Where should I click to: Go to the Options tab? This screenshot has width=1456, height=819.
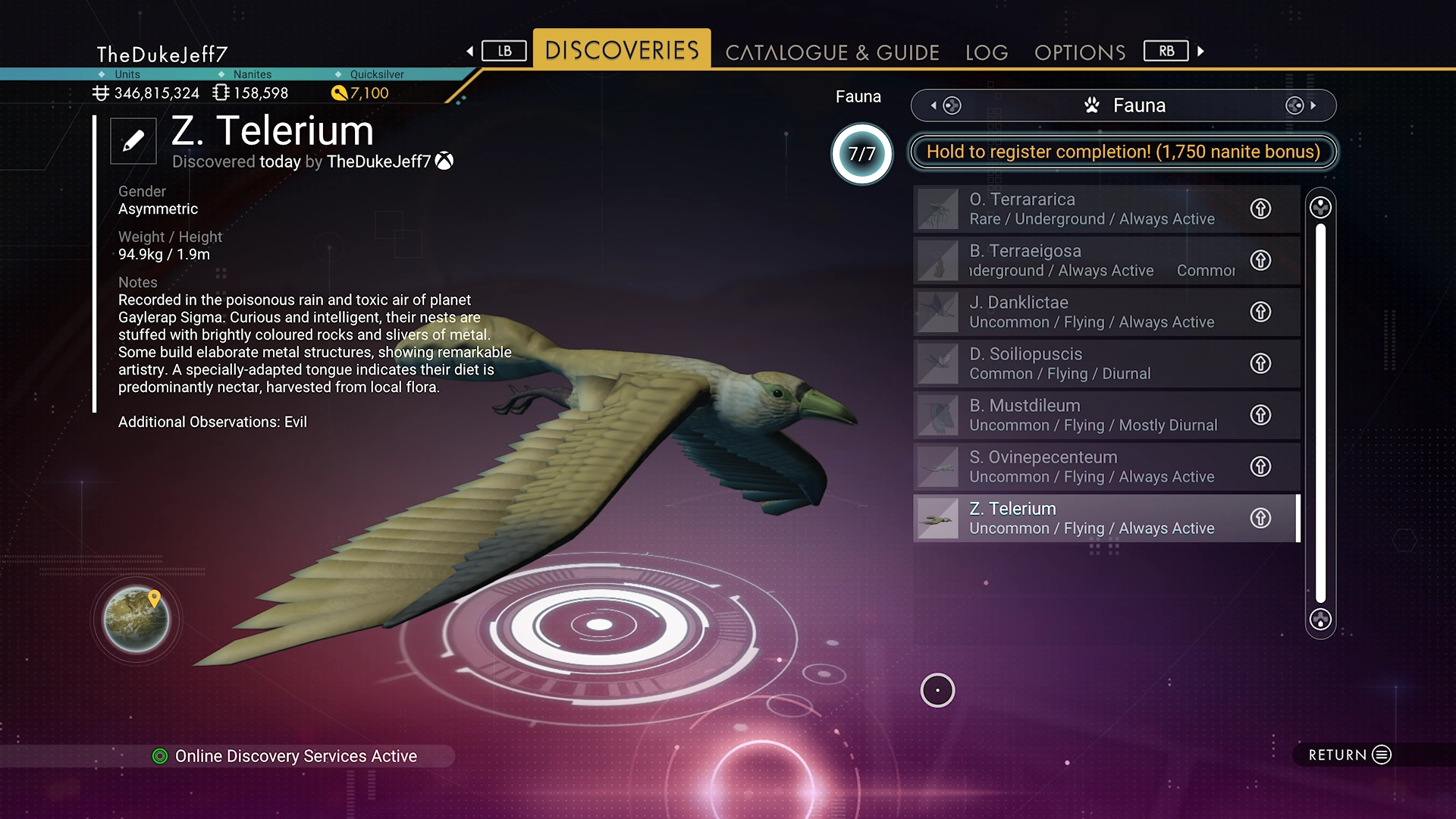click(x=1080, y=52)
